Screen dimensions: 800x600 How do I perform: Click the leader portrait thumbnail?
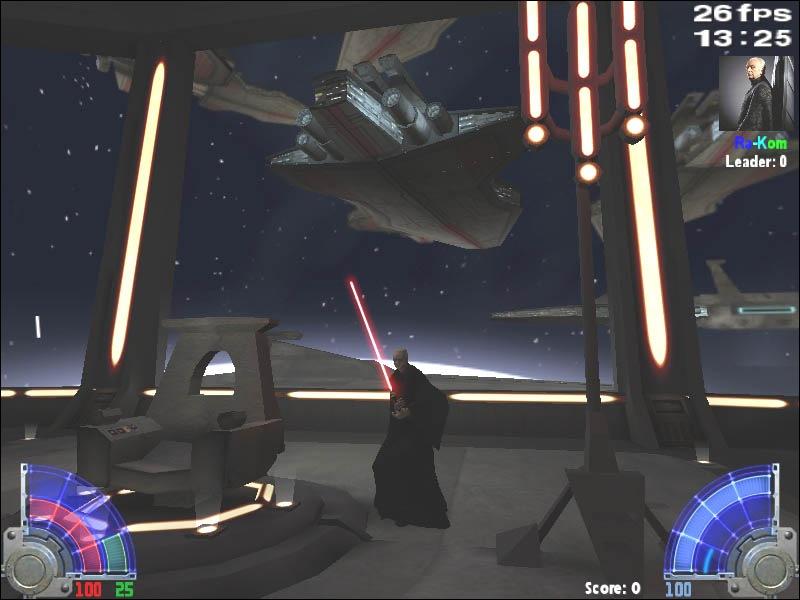click(755, 93)
